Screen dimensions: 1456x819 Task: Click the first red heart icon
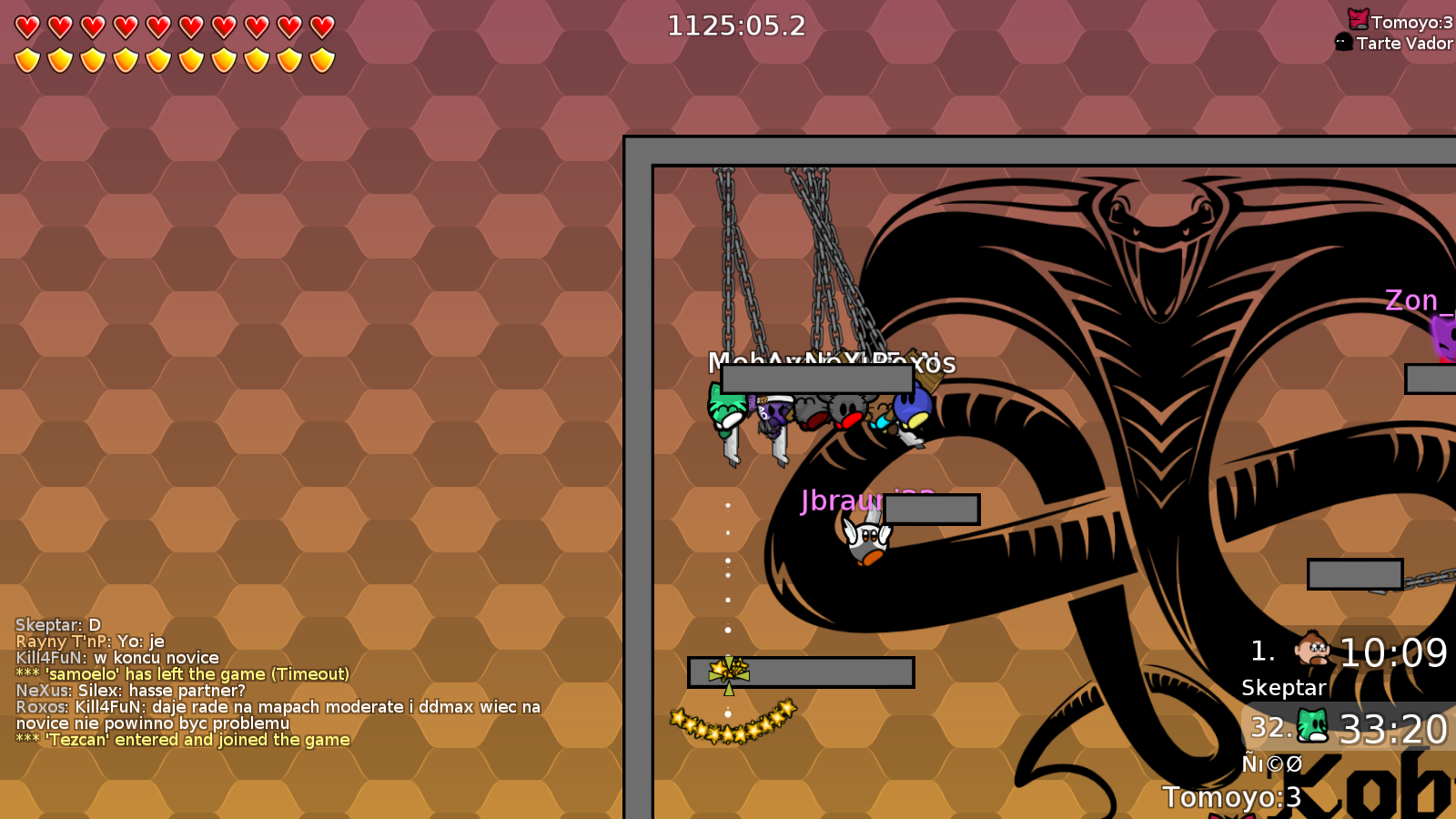(x=25, y=26)
